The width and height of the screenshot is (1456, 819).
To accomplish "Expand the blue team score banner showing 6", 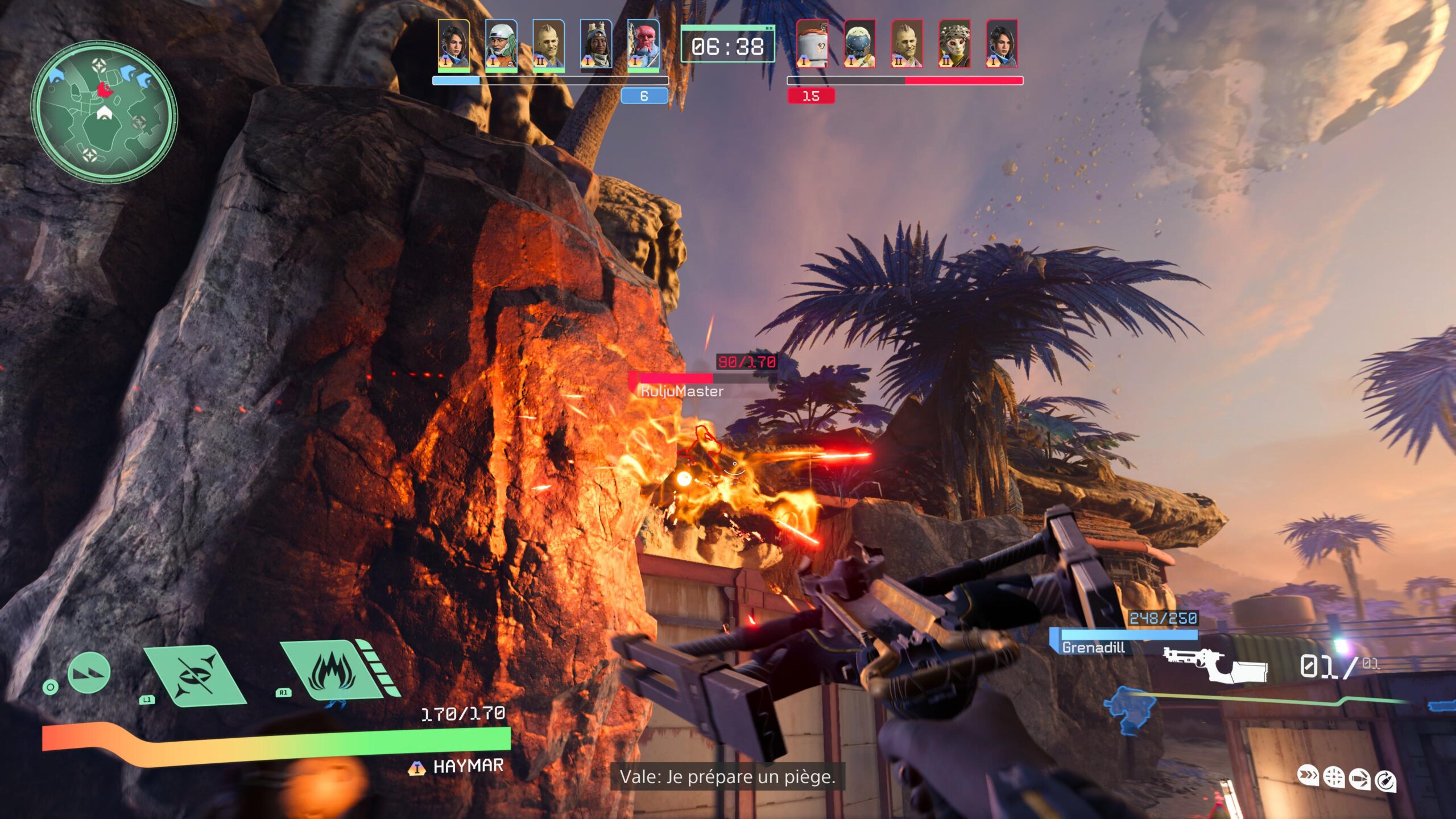I will [643, 97].
